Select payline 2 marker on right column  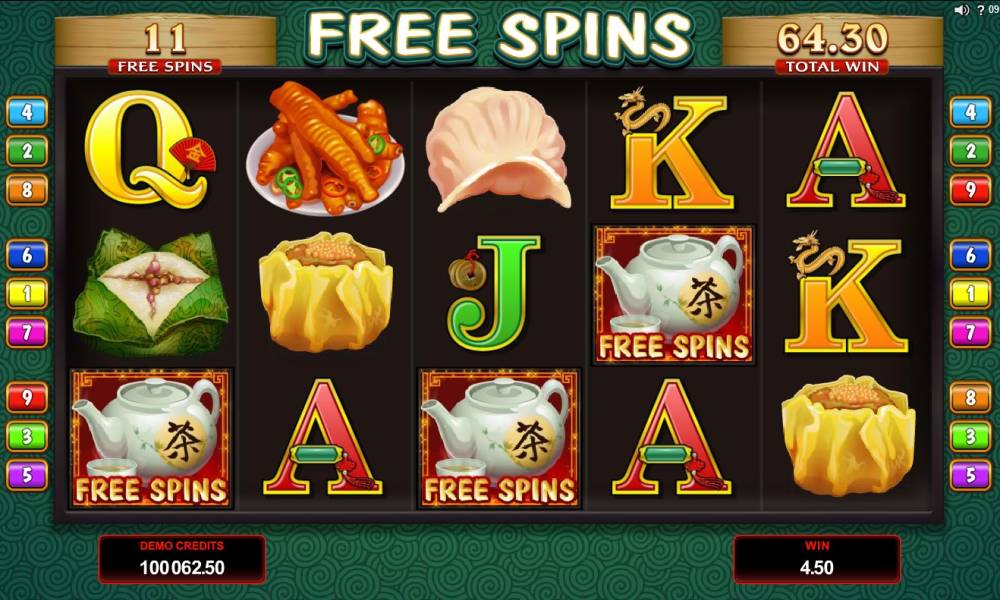click(x=970, y=151)
